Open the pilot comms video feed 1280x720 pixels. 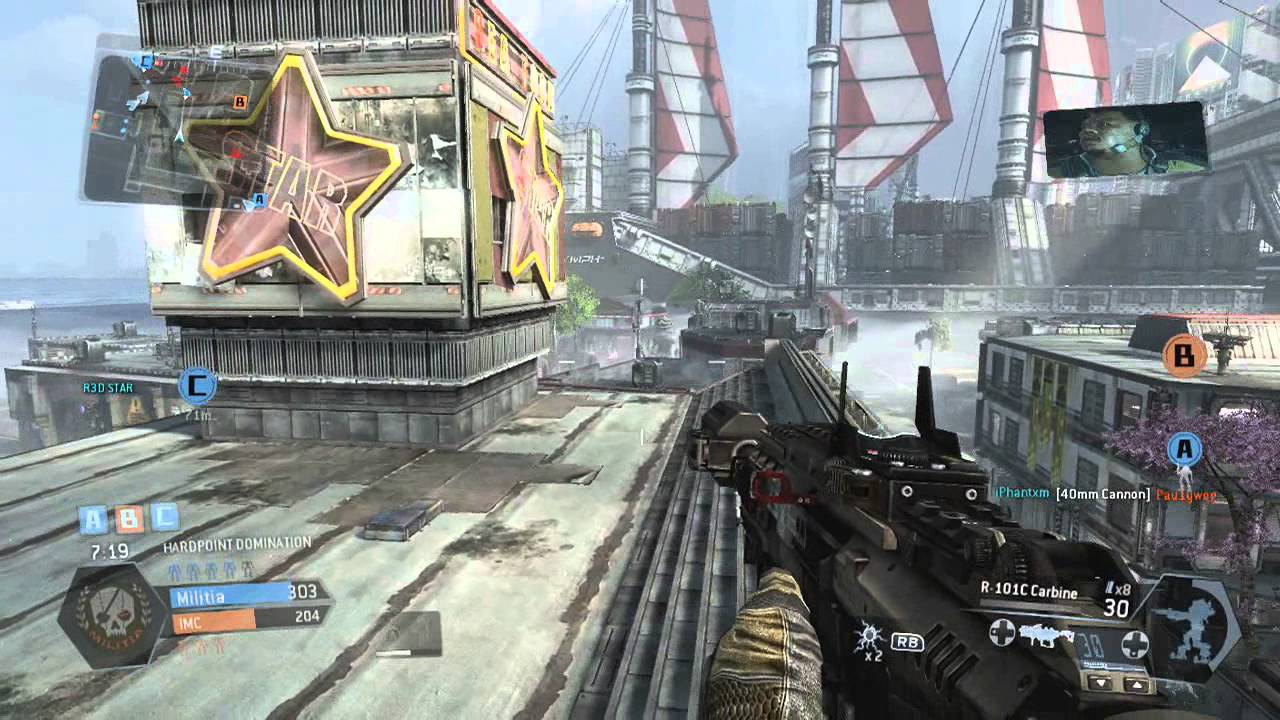coord(1124,140)
